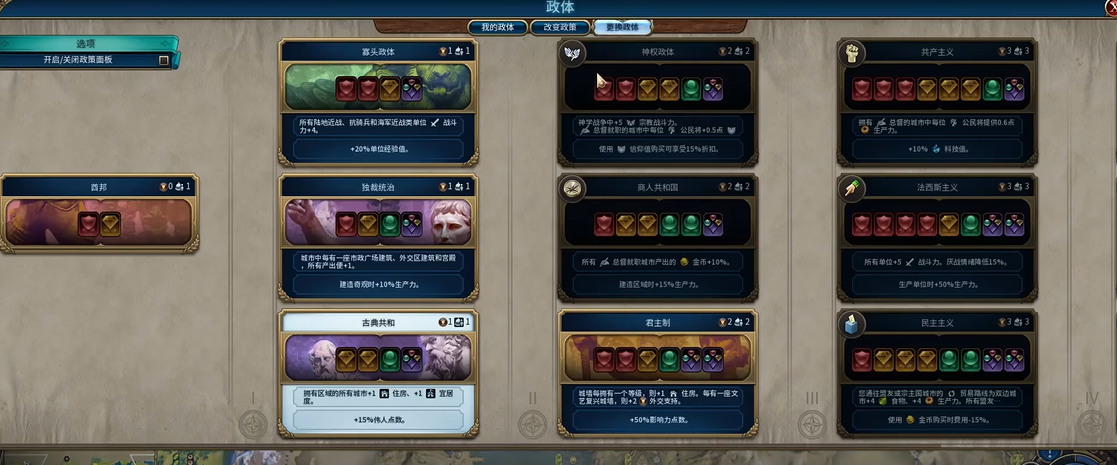Pick the 商人共和国 government card
The height and width of the screenshot is (465, 1117).
(657, 238)
